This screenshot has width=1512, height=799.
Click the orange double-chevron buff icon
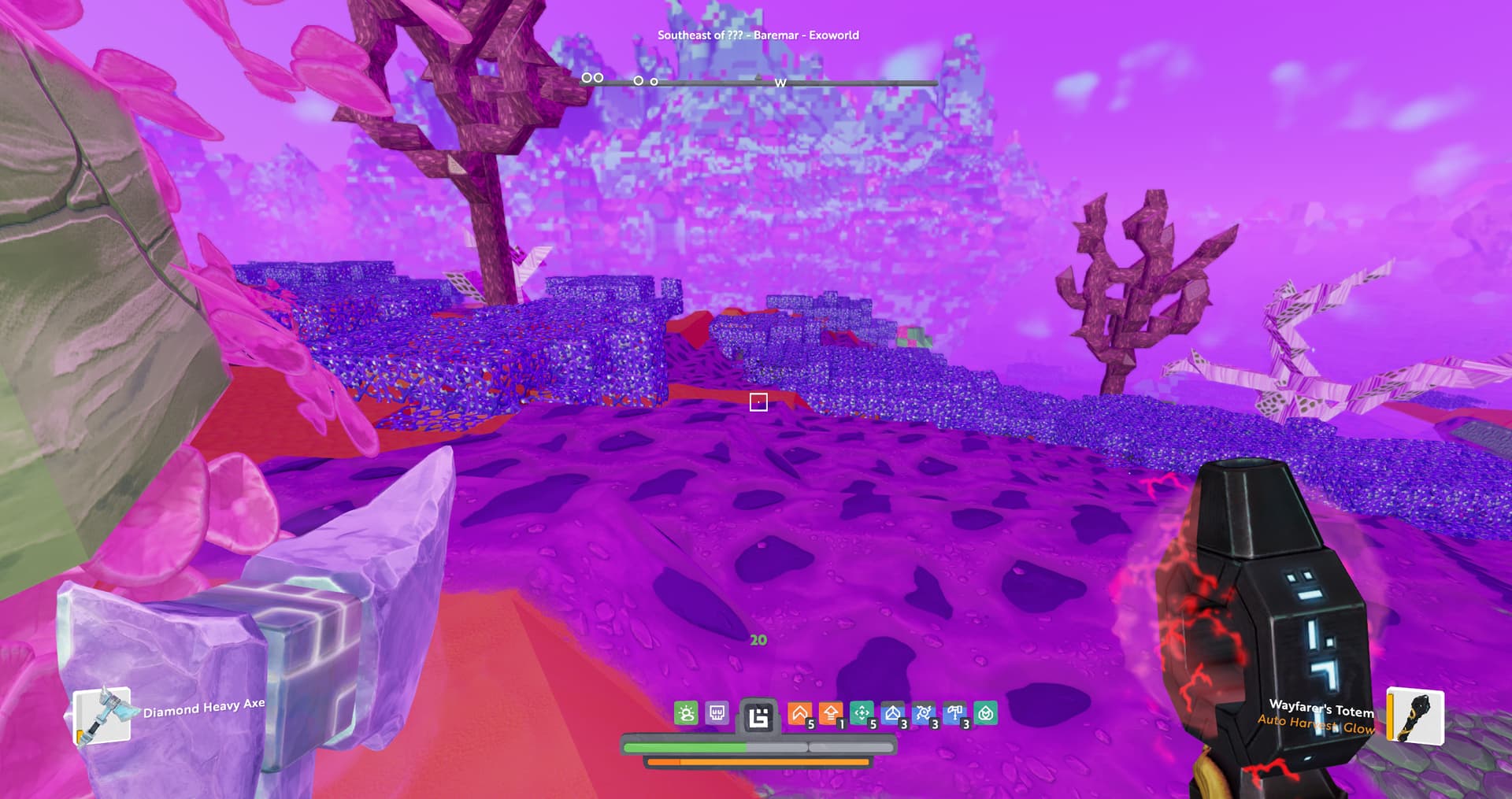(x=799, y=713)
